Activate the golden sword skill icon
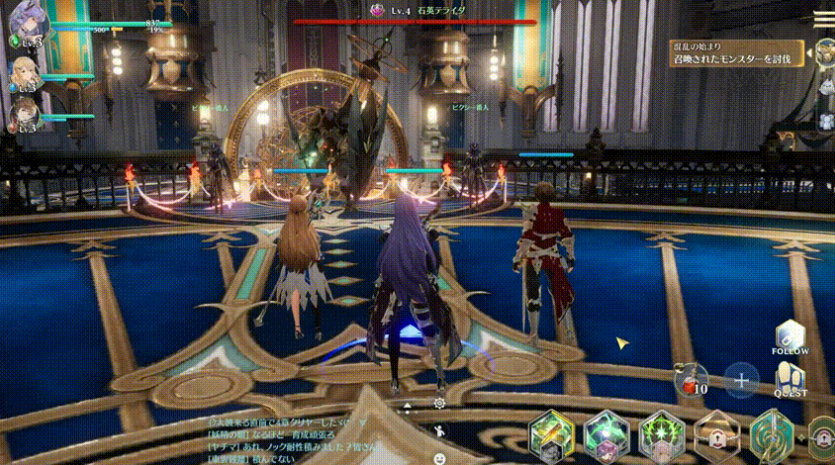Viewport: 835px width, 465px height. 552,434
